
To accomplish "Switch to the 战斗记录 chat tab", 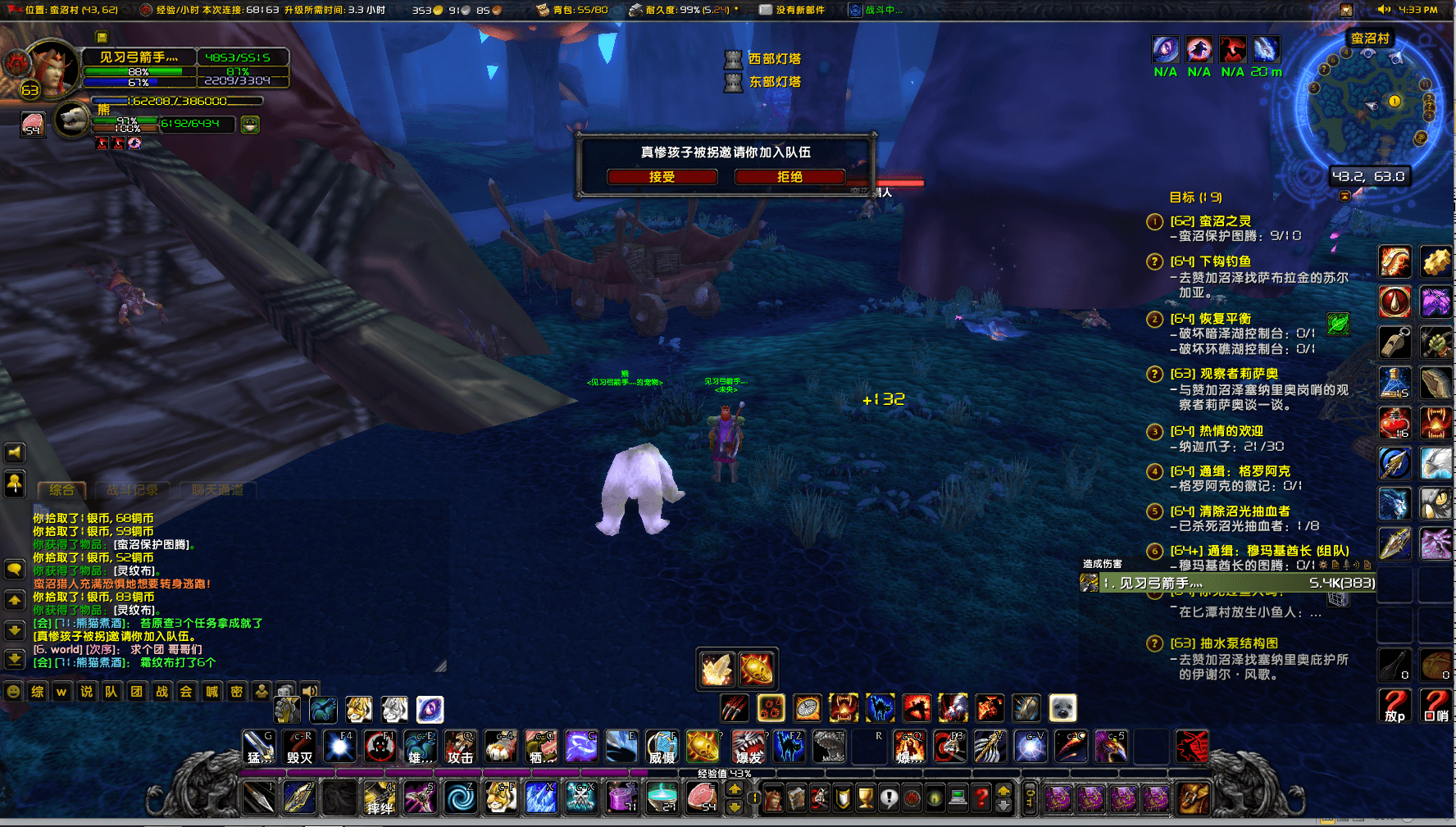I will 133,490.
